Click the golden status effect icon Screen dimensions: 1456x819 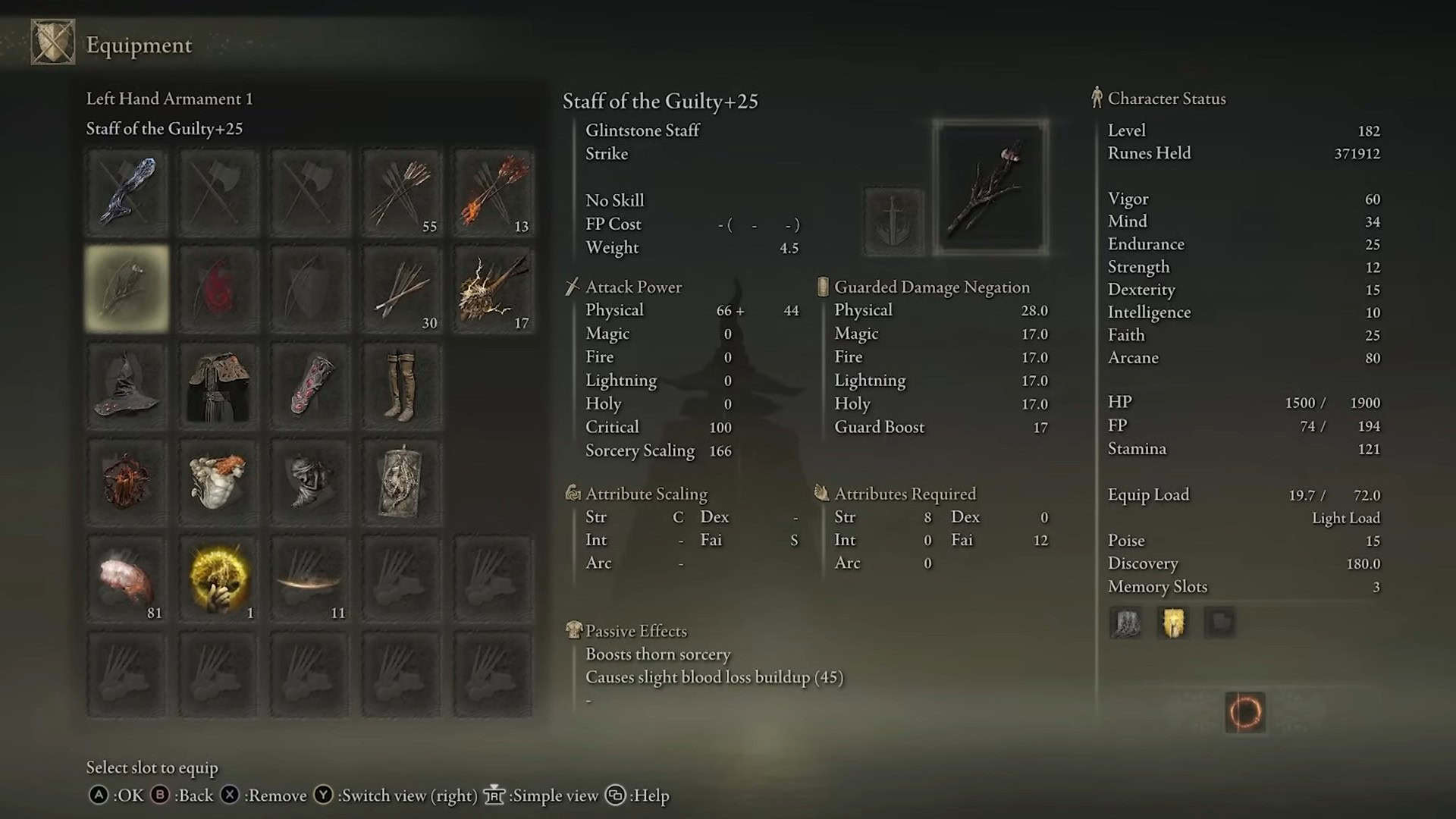pyautogui.click(x=1172, y=623)
